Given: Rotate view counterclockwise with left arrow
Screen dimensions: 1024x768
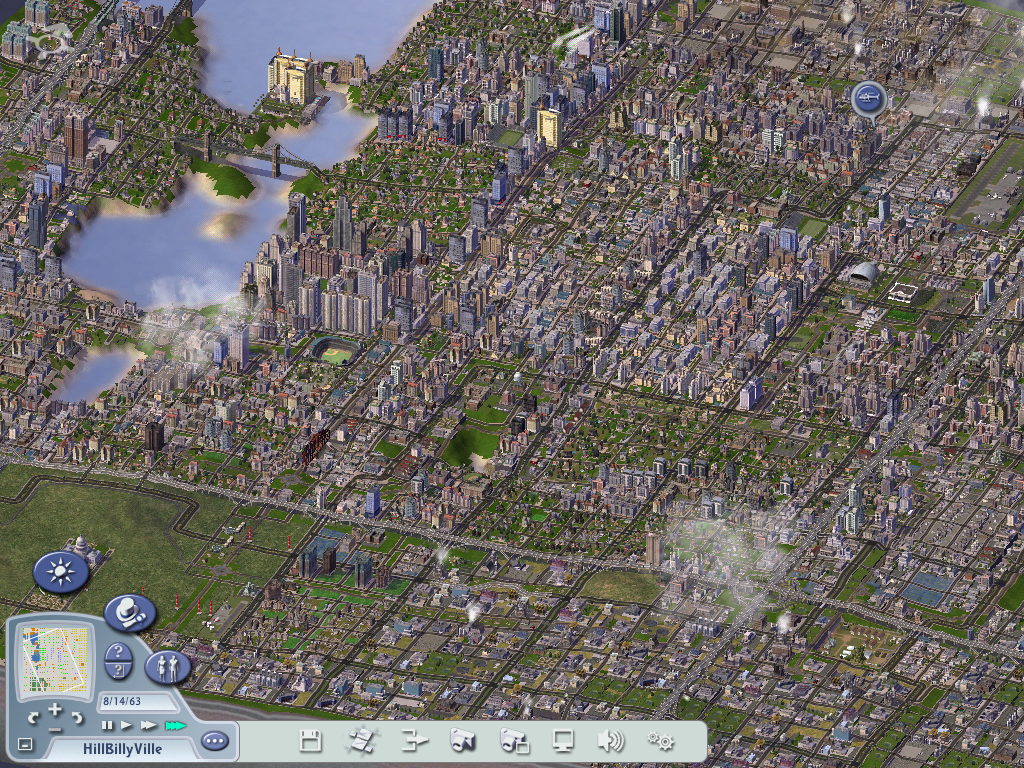Looking at the screenshot, I should point(33,717).
